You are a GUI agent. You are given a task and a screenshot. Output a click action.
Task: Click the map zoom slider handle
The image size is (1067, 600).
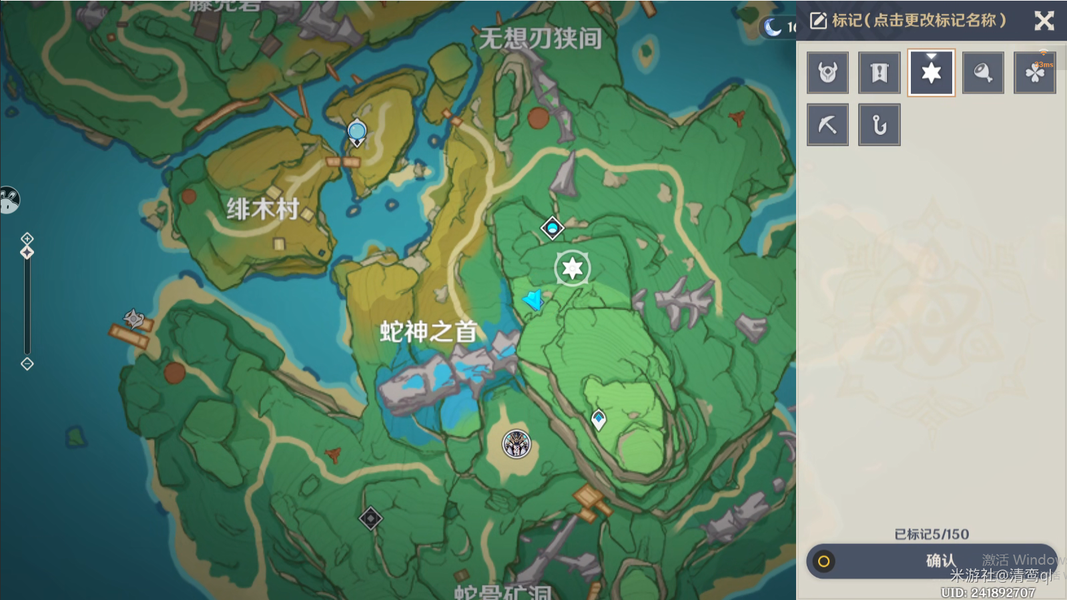(27, 252)
